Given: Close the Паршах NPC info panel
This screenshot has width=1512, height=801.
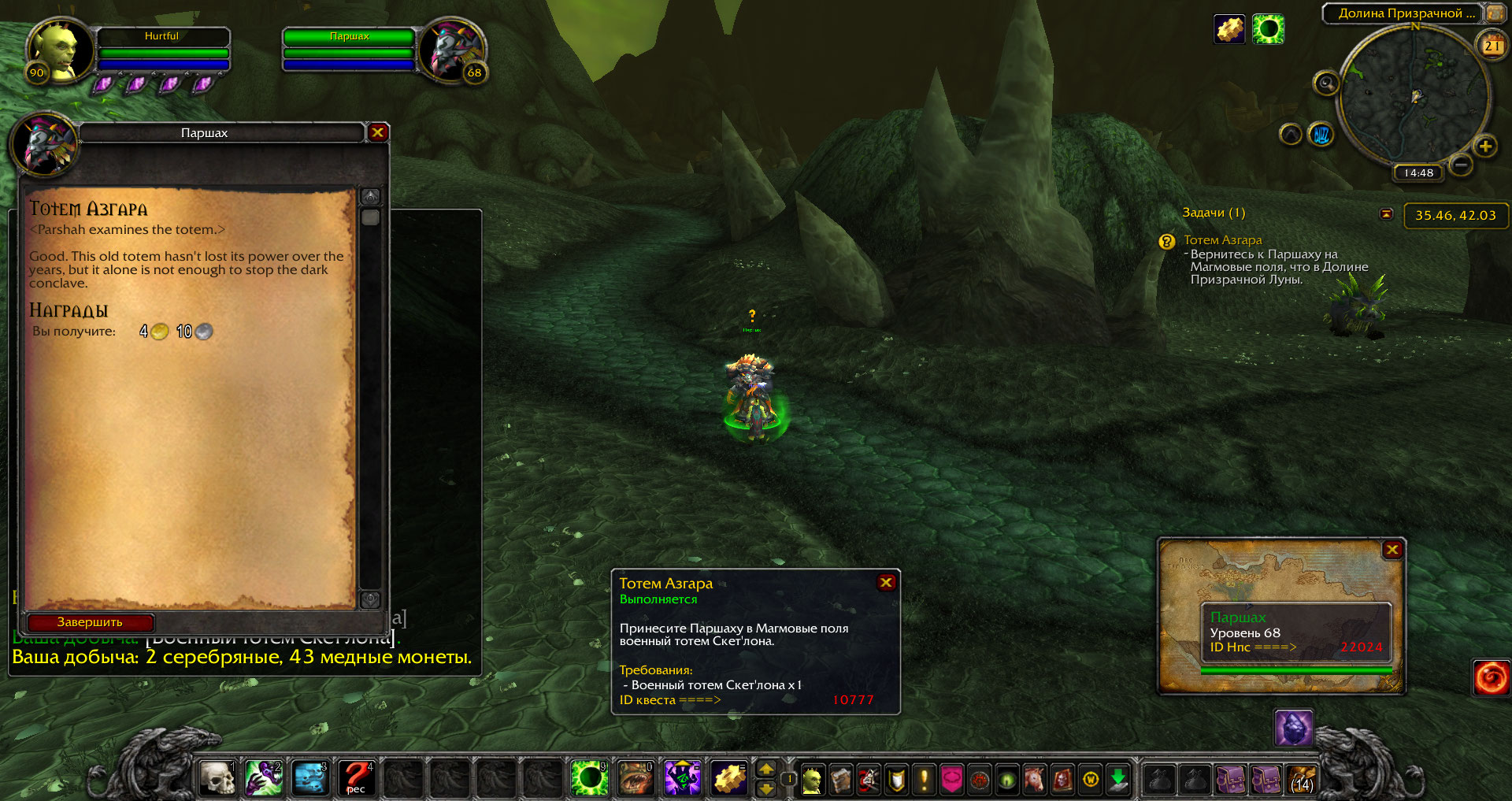Looking at the screenshot, I should point(1392,550).
